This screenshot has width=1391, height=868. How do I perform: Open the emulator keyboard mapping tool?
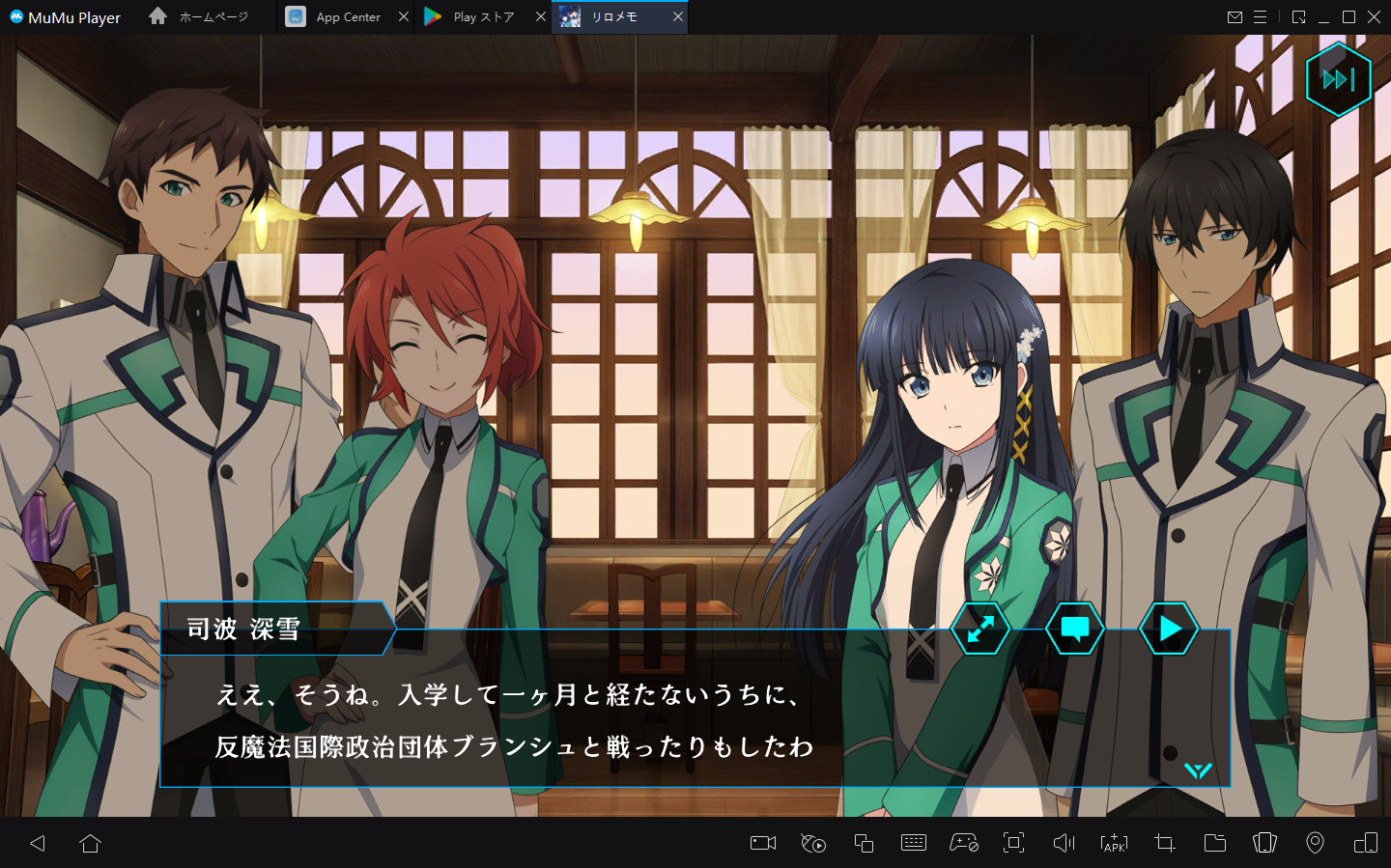pyautogui.click(x=913, y=843)
